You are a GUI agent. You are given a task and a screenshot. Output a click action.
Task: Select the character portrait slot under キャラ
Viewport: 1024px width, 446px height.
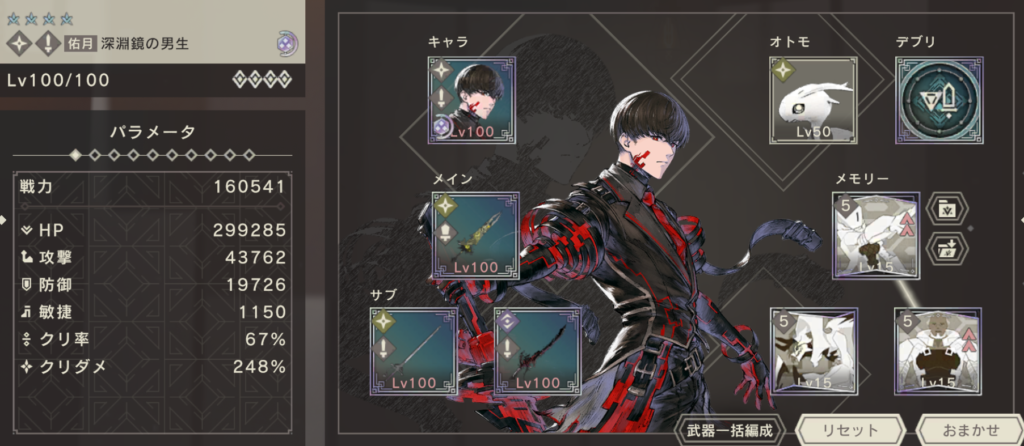click(472, 98)
